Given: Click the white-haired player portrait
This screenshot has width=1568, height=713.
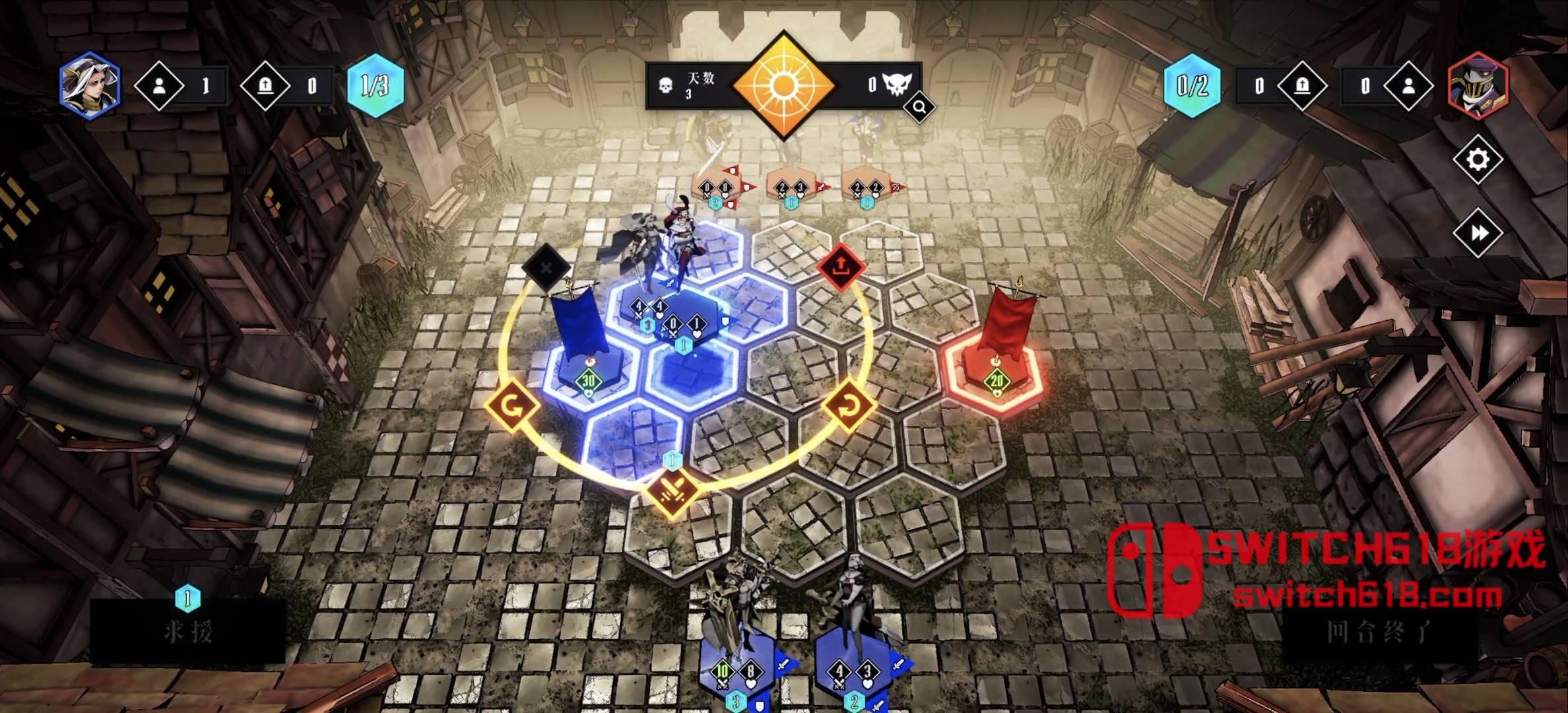Looking at the screenshot, I should coord(90,86).
